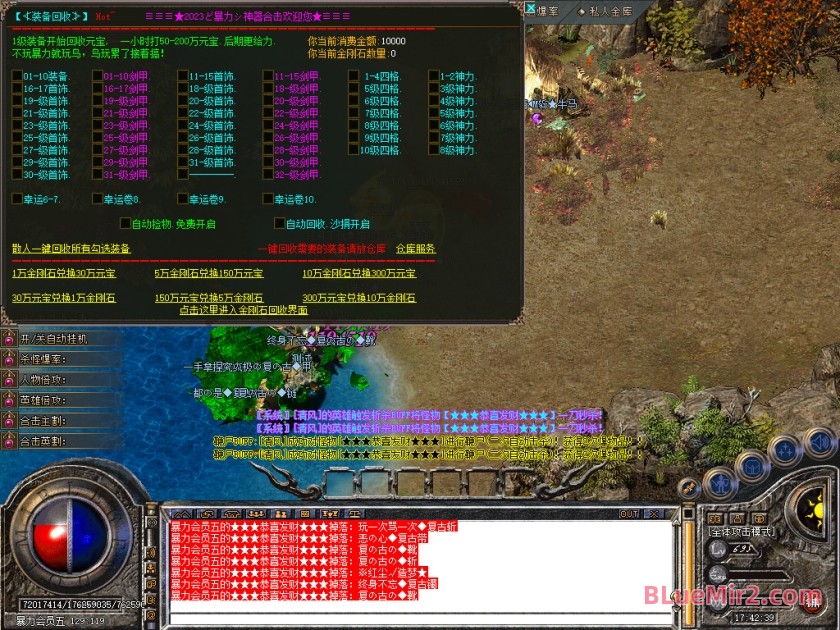Check the 10级四格 option
The image size is (840, 630).
coord(353,150)
